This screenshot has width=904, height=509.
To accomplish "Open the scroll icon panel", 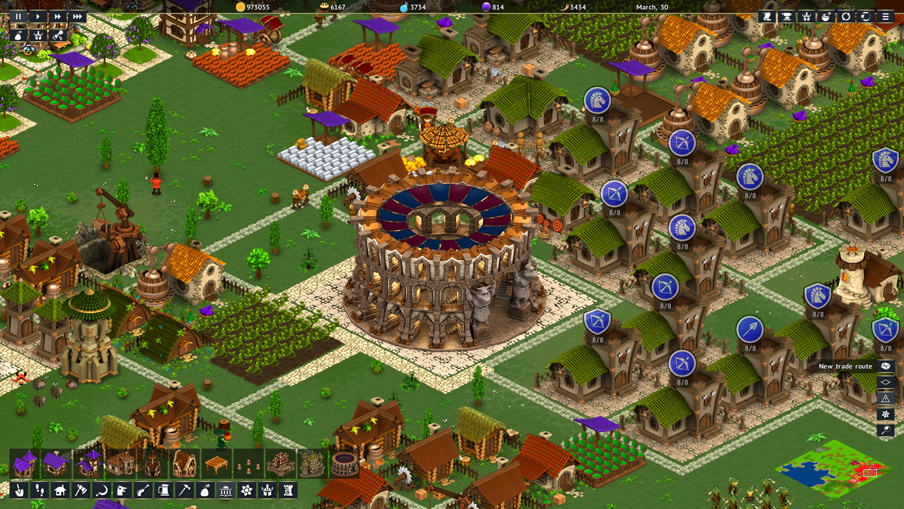I will pos(767,17).
